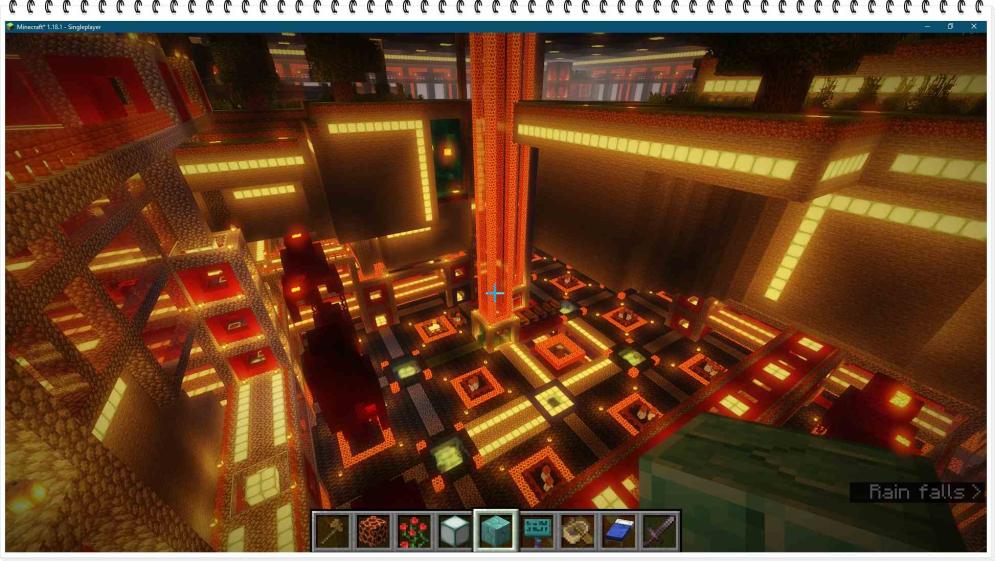Pick the cyan diamond block slot

(496, 531)
